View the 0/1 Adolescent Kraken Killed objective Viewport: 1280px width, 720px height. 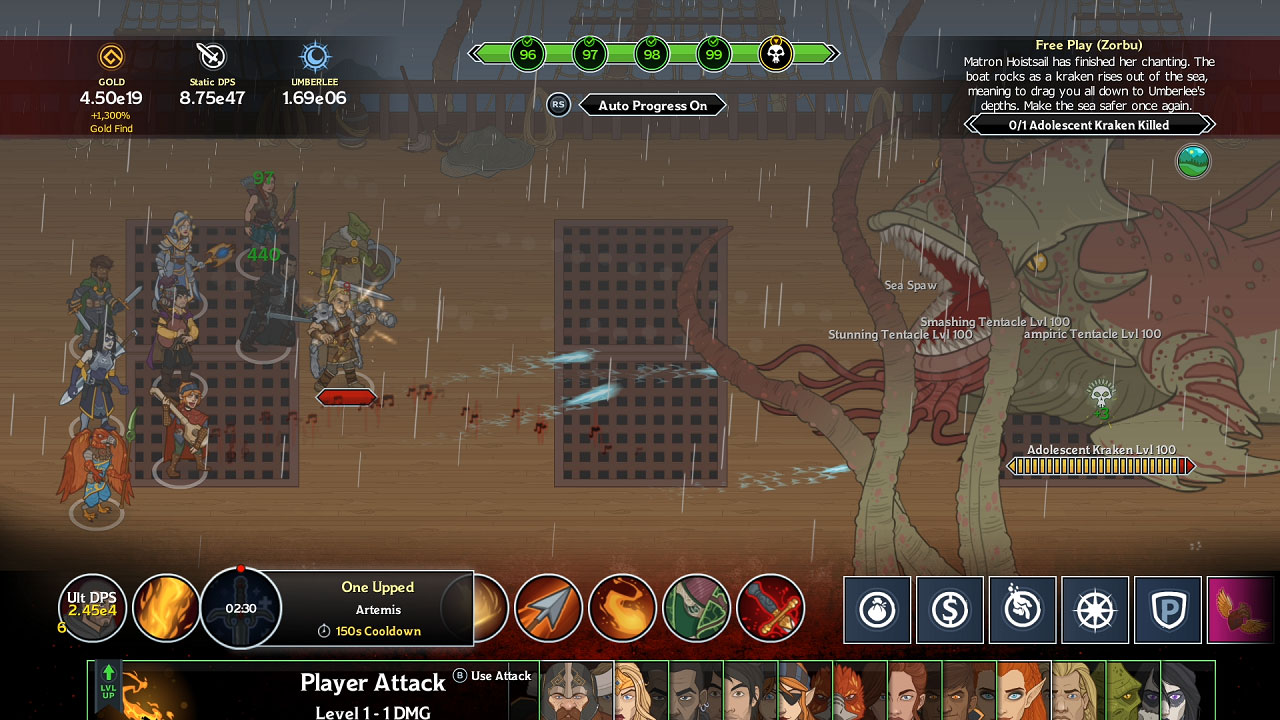1090,124
